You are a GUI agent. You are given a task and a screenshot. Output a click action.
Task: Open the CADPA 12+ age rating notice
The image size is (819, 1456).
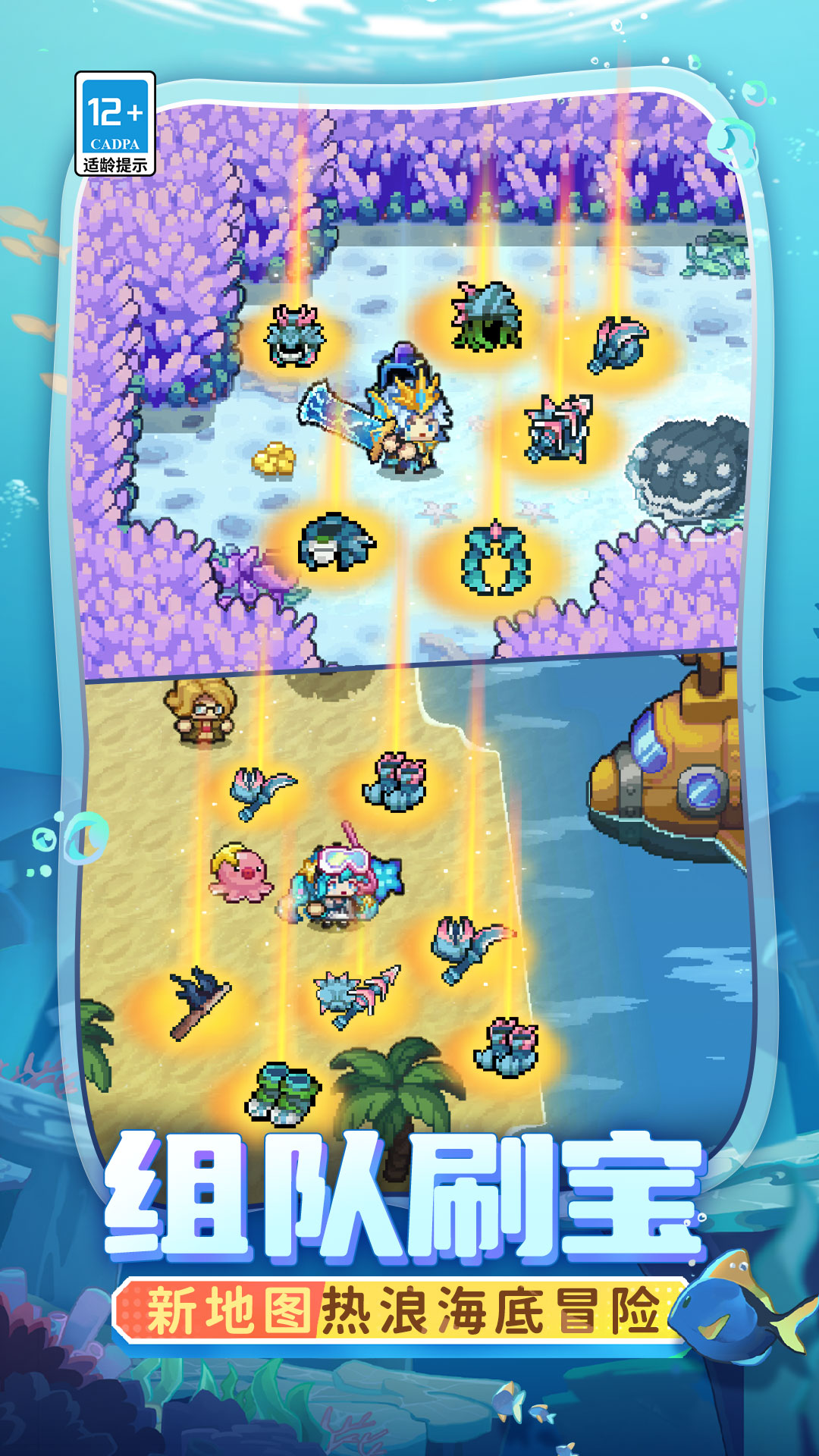(115, 124)
